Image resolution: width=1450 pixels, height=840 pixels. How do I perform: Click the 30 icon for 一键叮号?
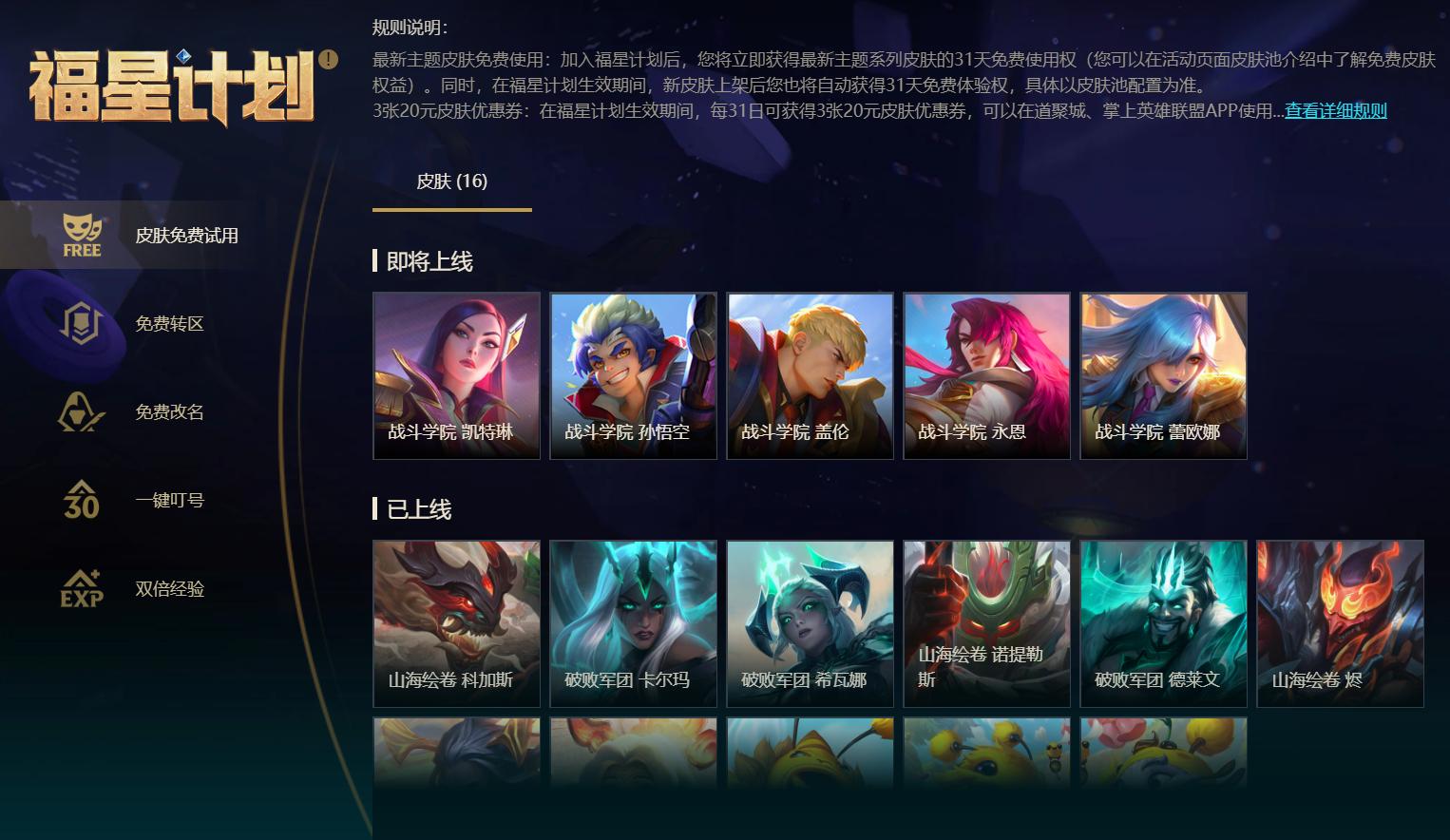pos(82,500)
